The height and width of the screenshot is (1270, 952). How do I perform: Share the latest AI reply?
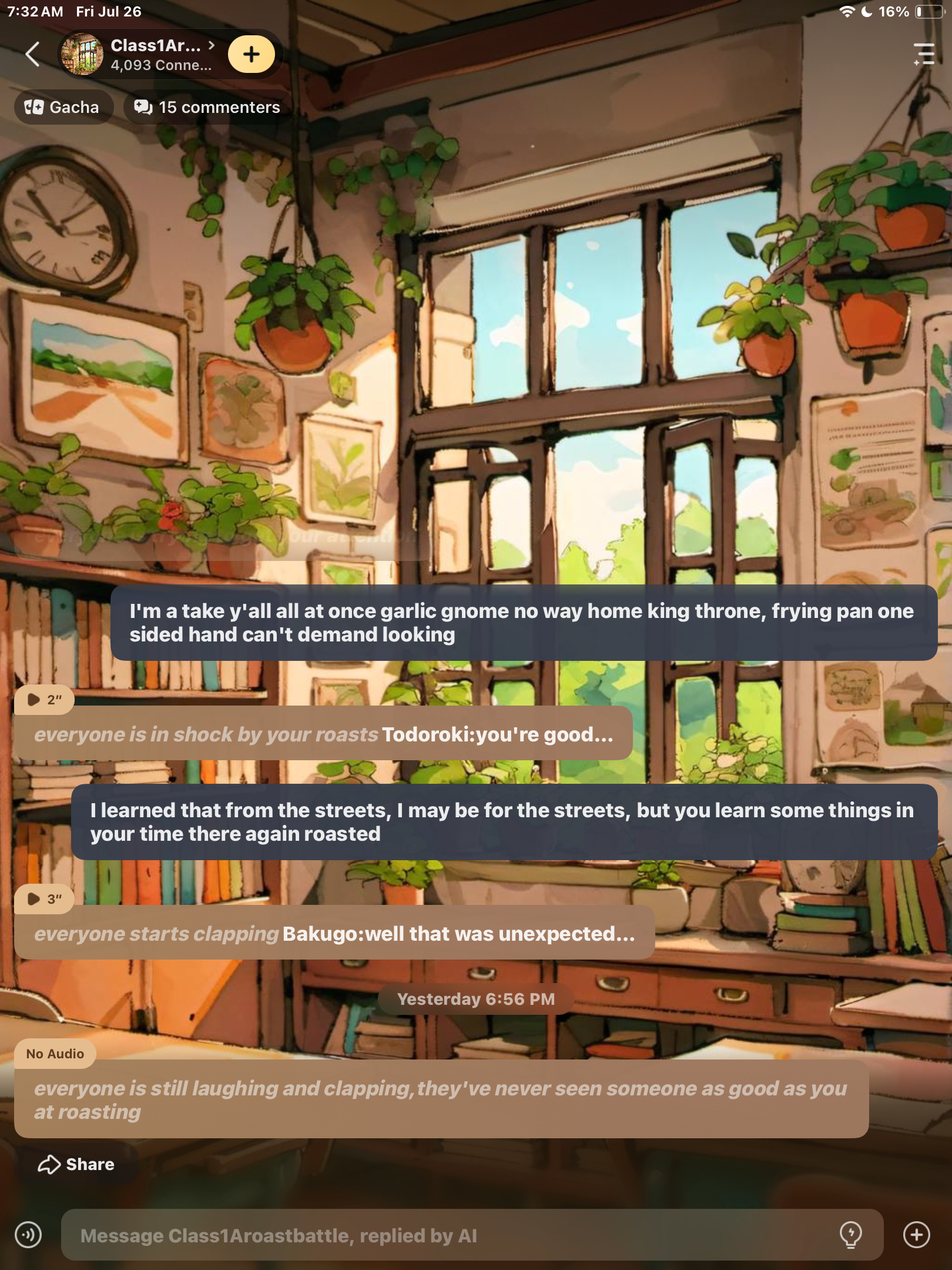click(76, 1164)
